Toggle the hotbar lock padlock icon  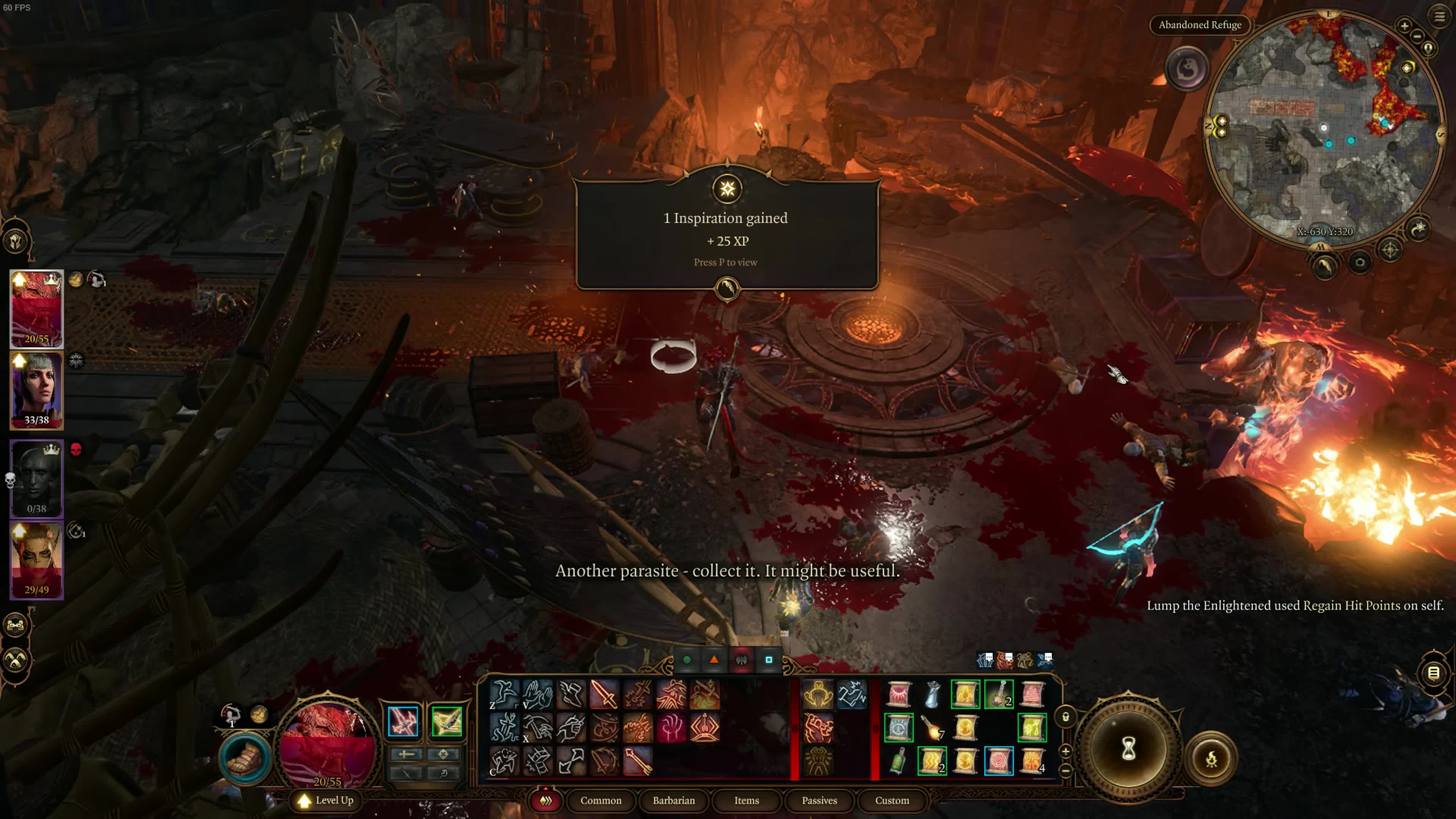pos(1065,717)
